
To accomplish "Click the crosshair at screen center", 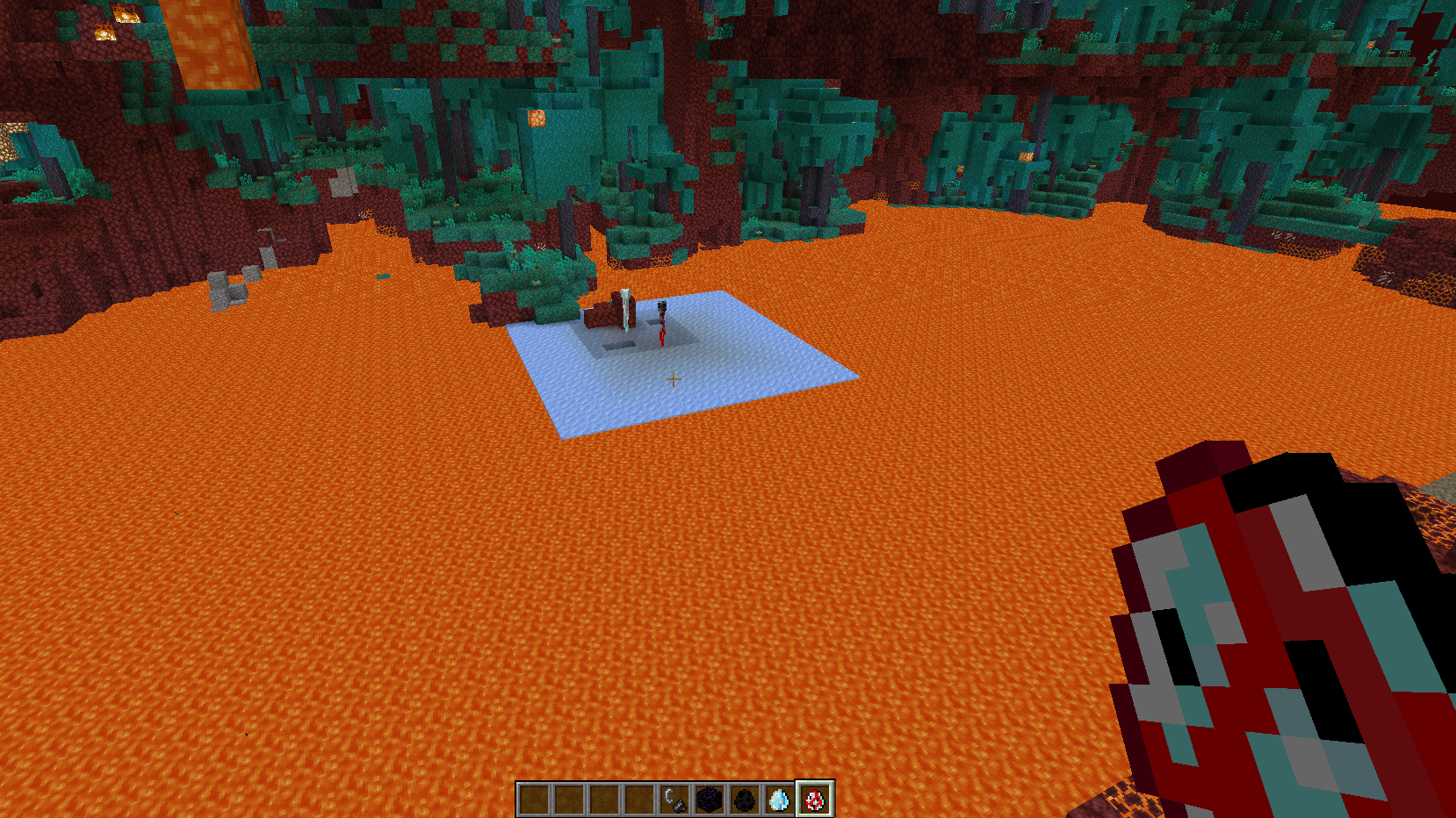I will click(x=673, y=378).
